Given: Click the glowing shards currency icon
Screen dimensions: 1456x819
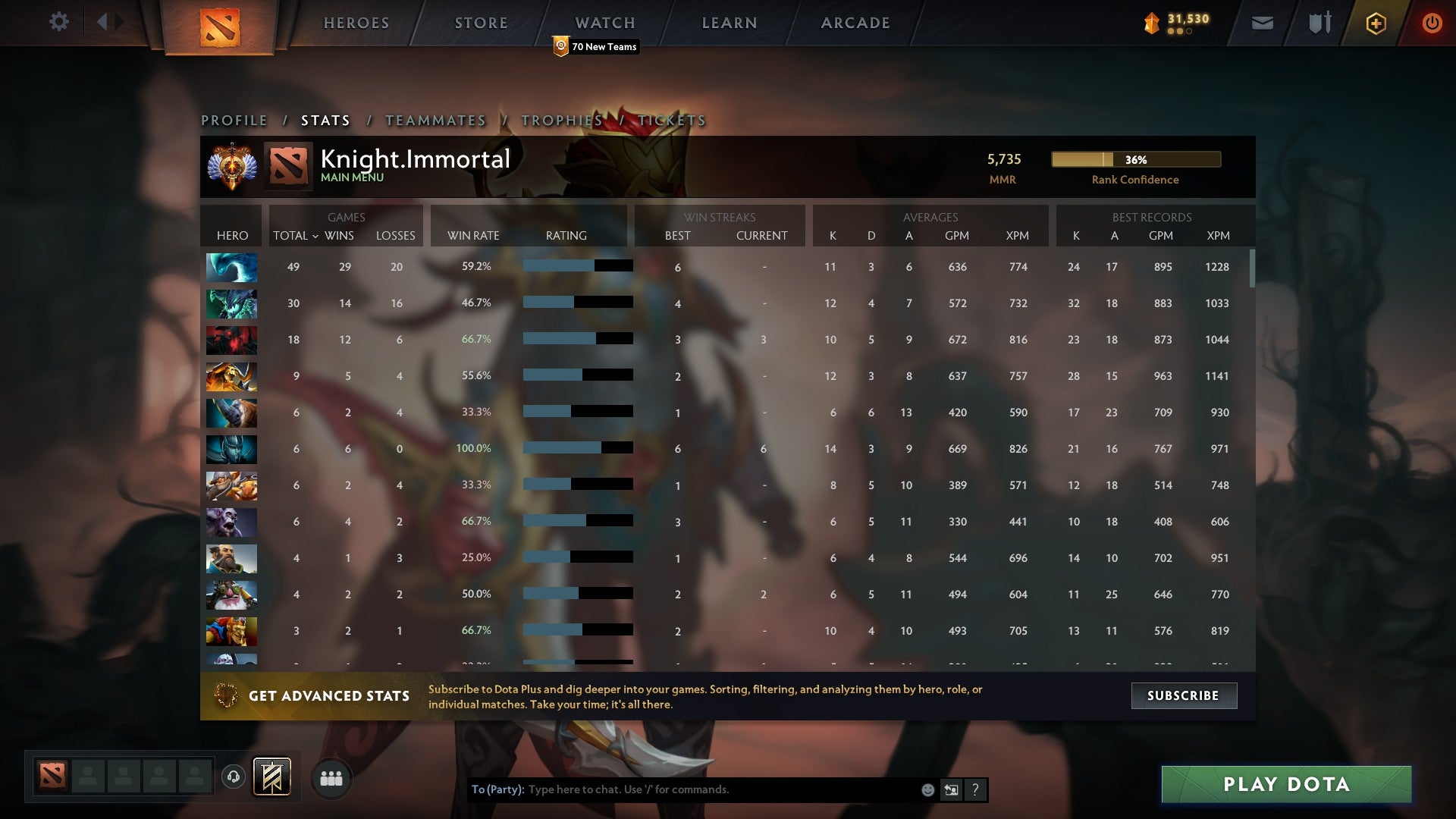Looking at the screenshot, I should [1150, 23].
